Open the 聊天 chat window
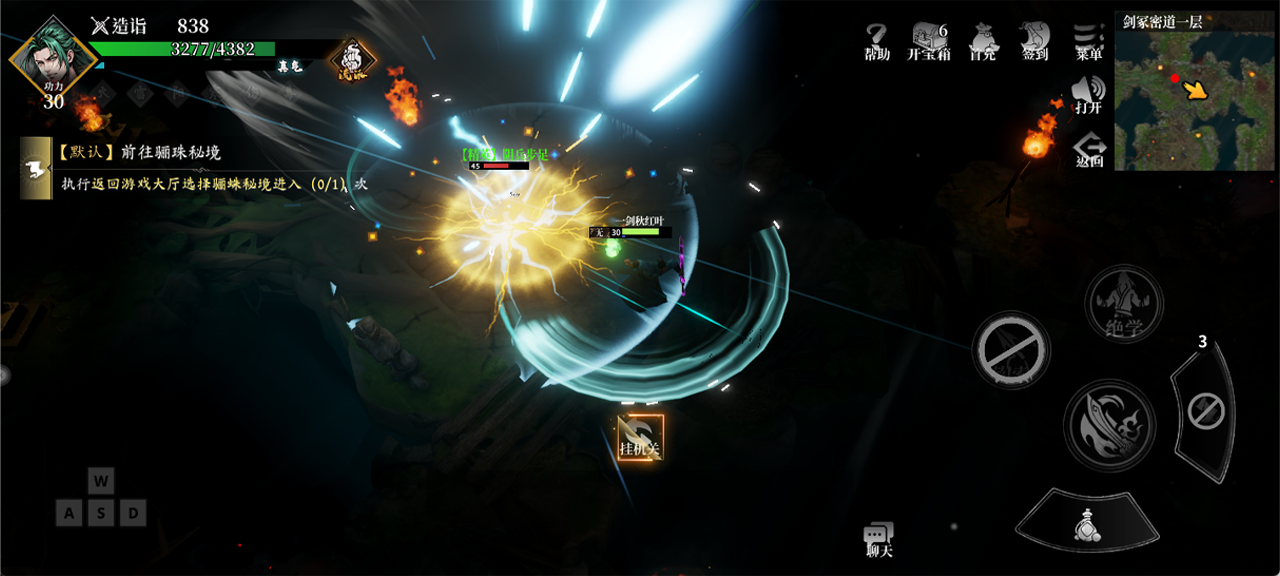 (x=879, y=540)
